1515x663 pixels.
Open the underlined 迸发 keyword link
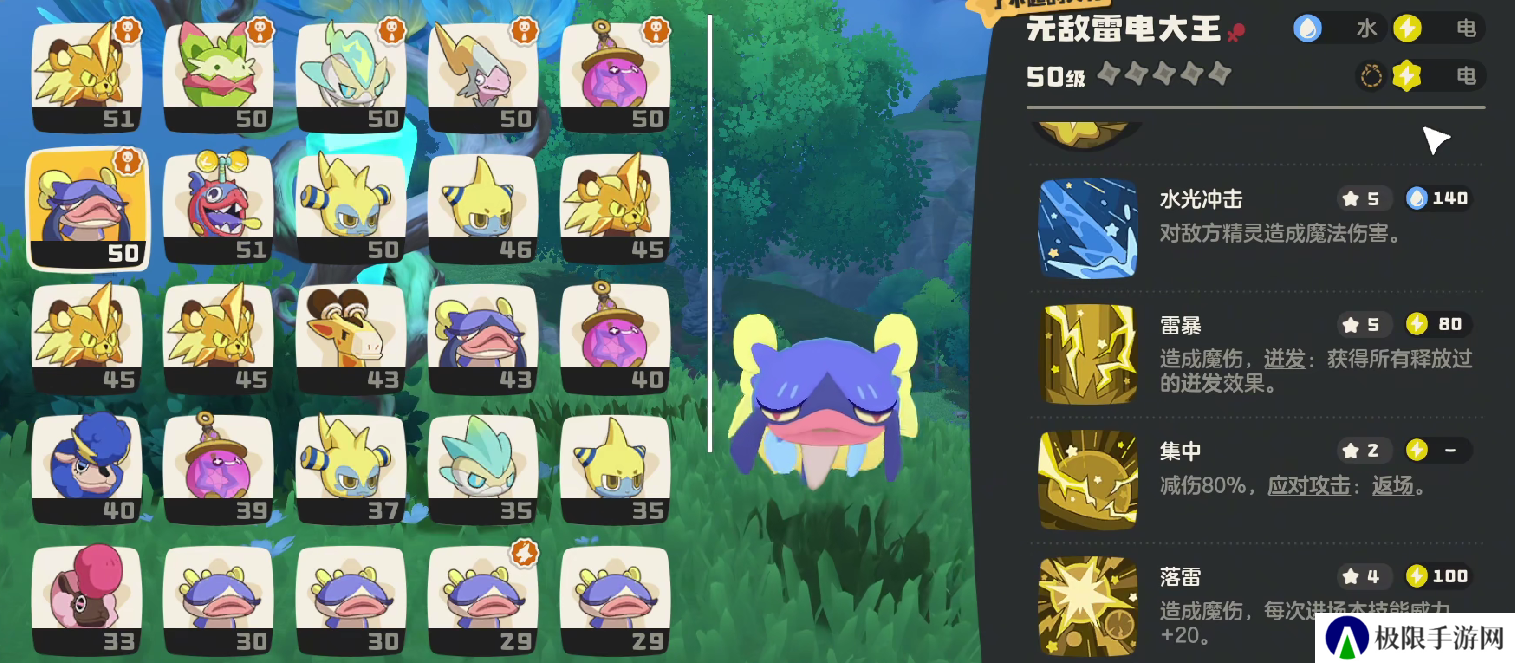1284,359
